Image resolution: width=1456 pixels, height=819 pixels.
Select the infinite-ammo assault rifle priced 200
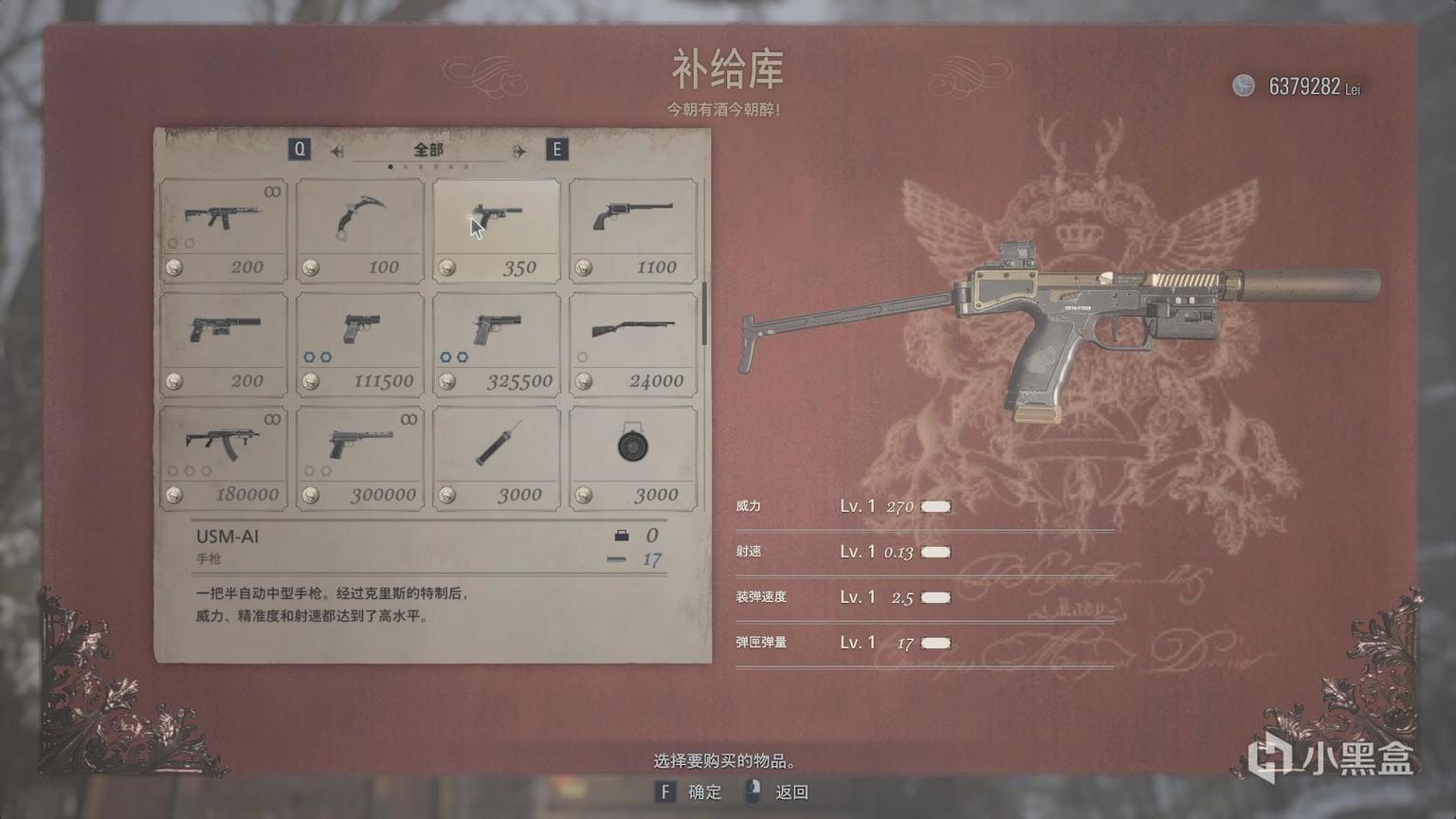click(223, 227)
